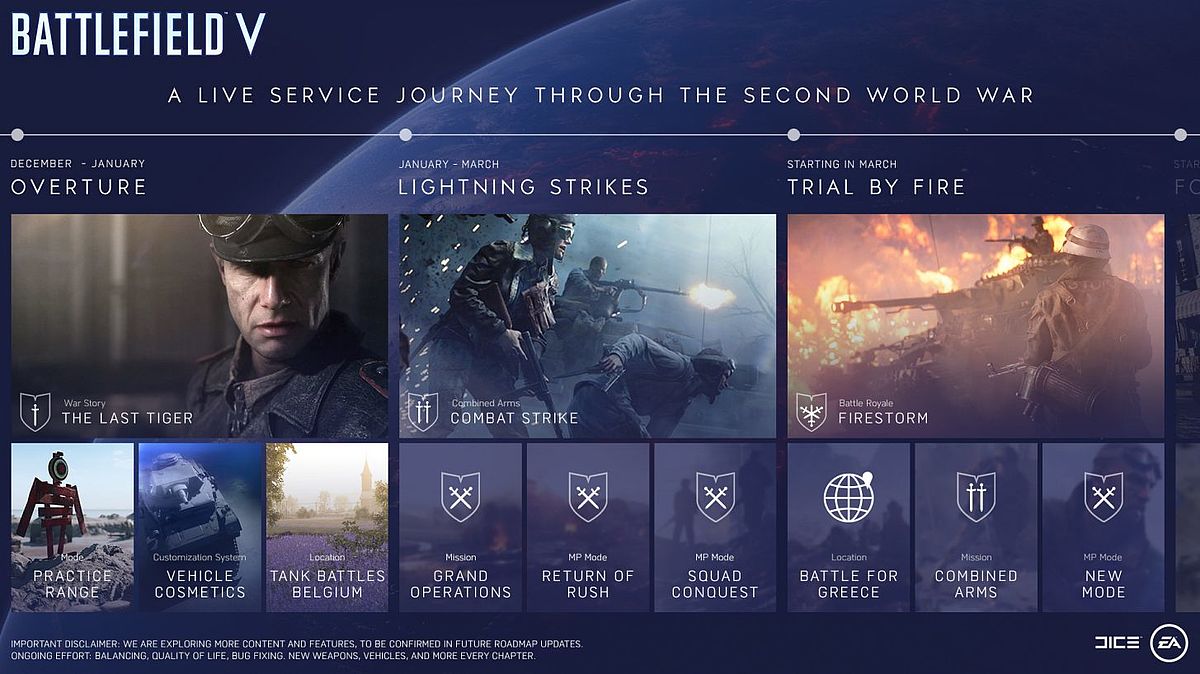Click the EA logo

1167,642
